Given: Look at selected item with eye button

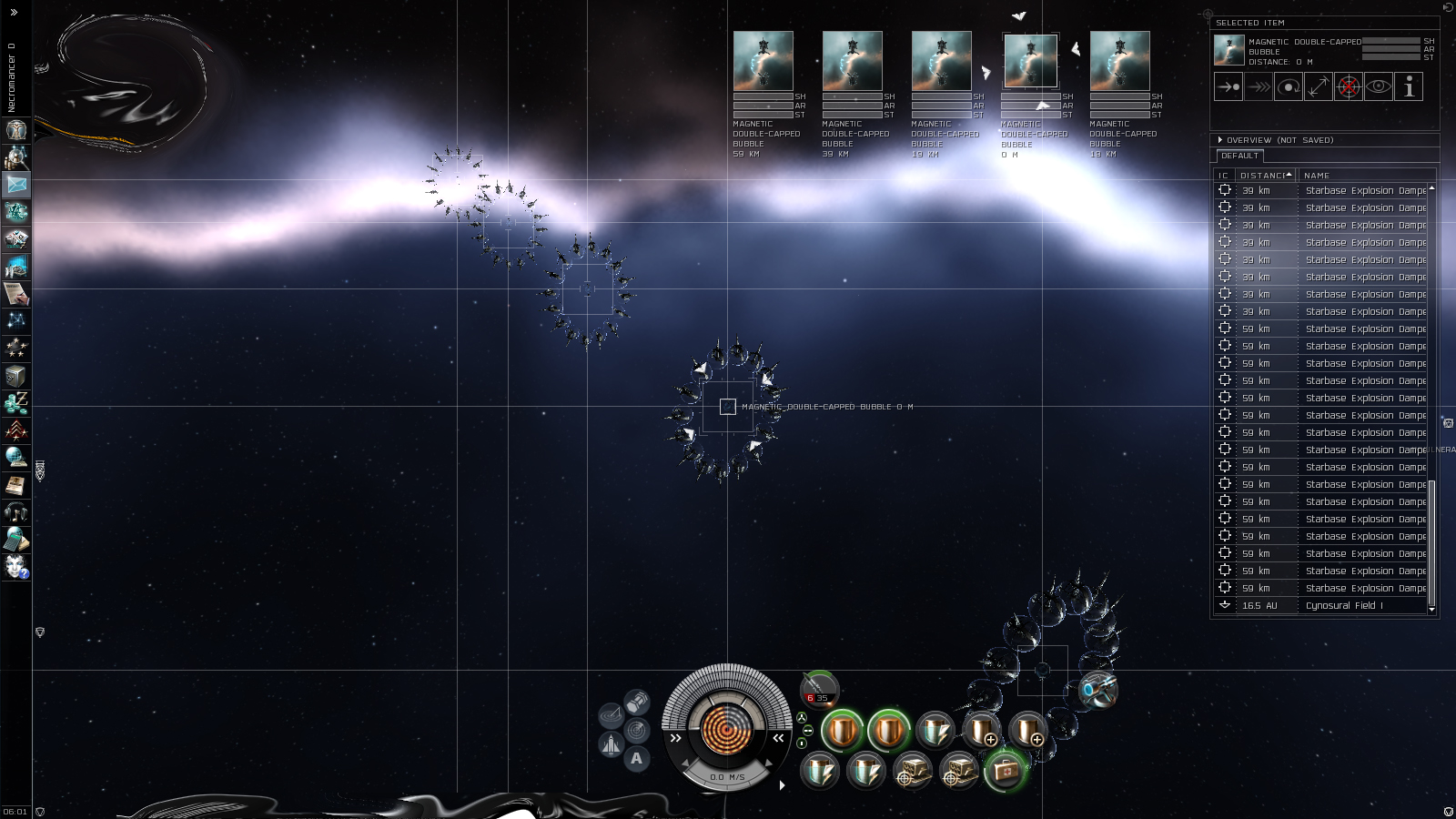Looking at the screenshot, I should point(1379,87).
